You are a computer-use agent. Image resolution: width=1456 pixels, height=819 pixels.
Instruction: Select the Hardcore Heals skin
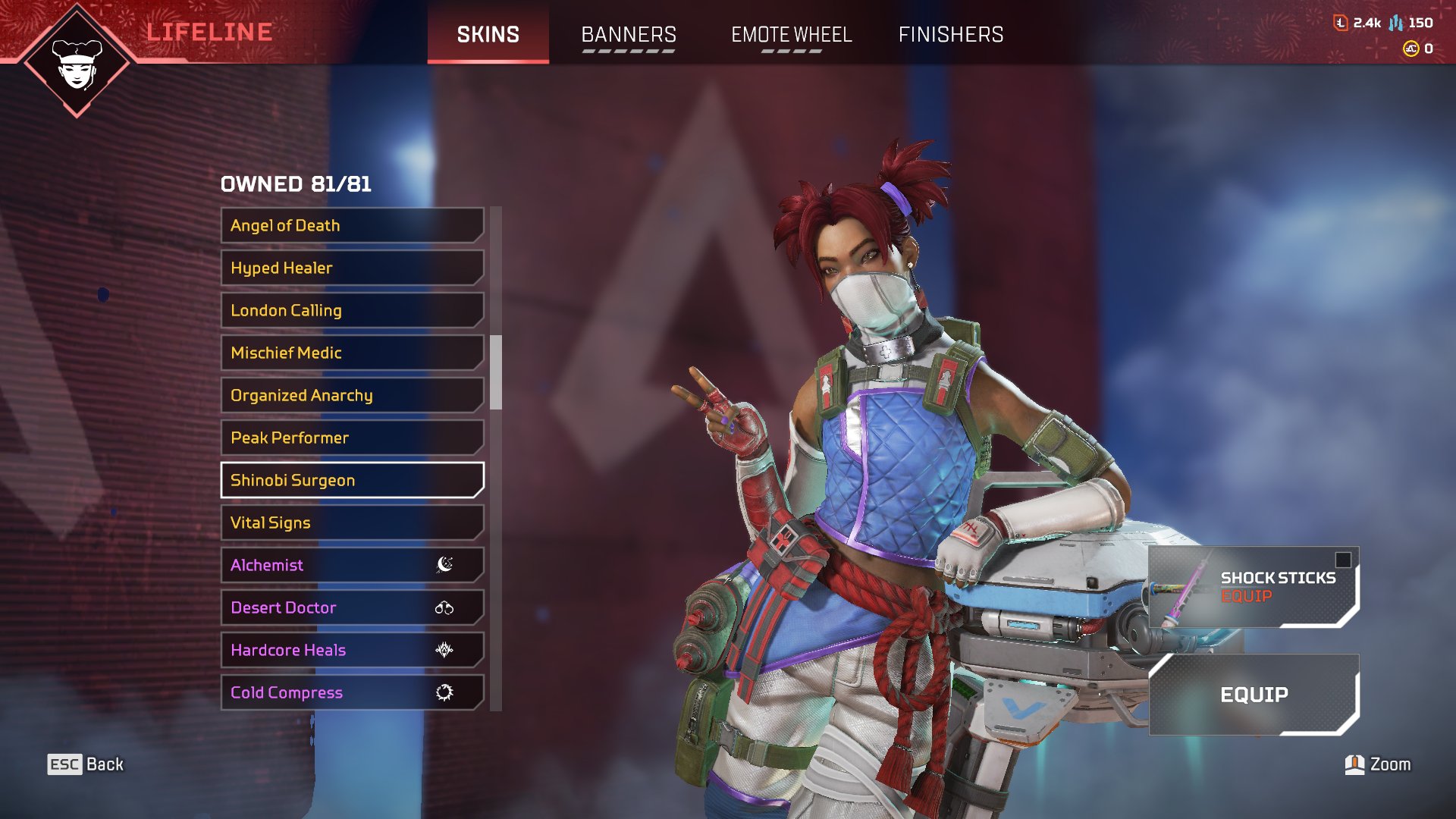pyautogui.click(x=352, y=650)
